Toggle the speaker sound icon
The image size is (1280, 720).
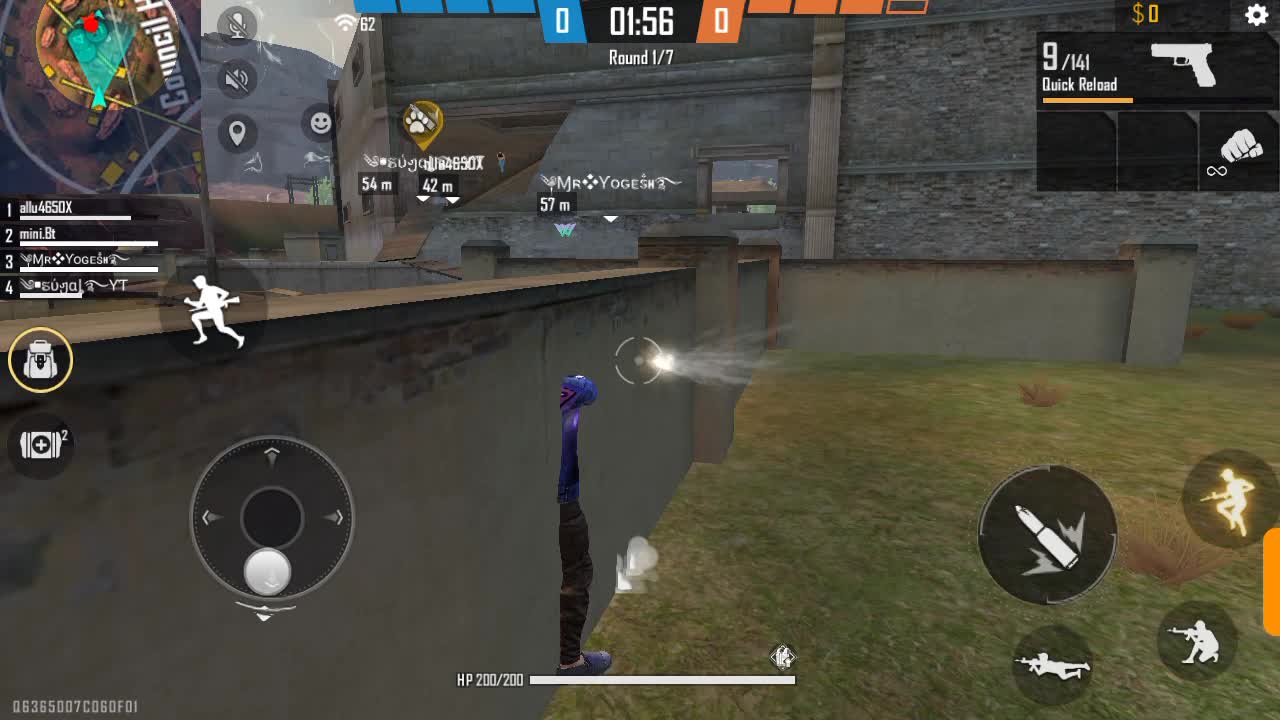[x=237, y=80]
